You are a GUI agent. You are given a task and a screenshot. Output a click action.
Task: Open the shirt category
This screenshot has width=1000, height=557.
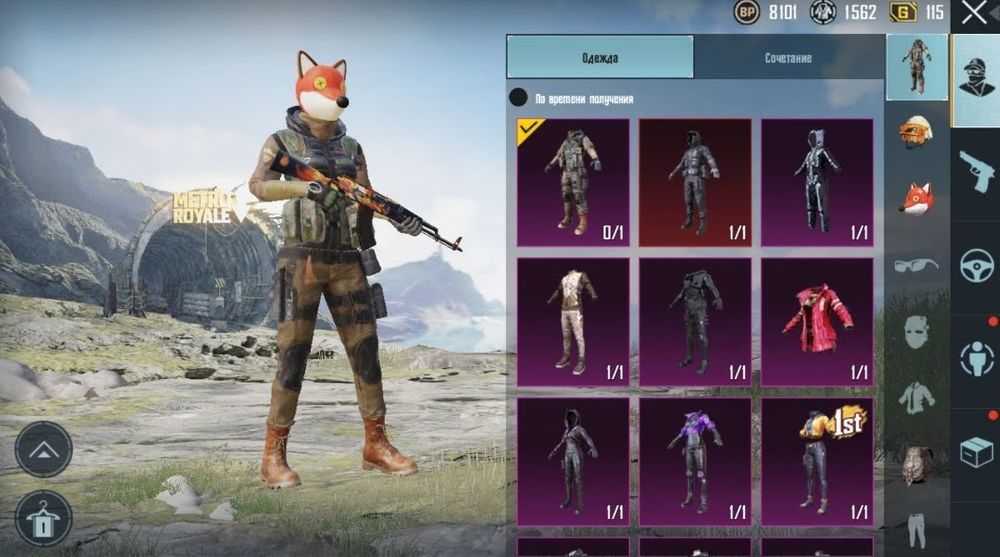pos(917,397)
